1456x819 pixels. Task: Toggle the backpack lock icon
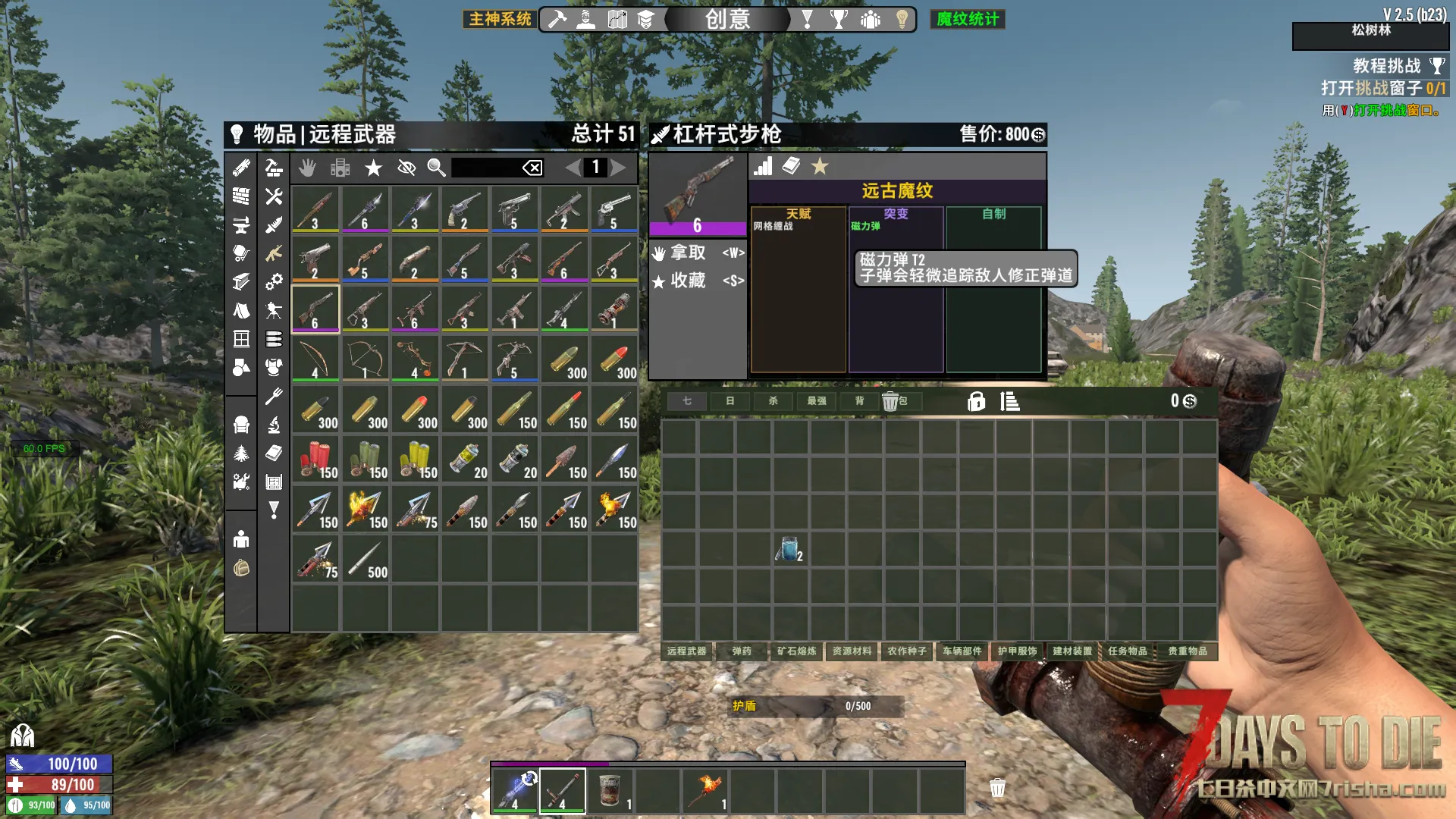click(976, 401)
